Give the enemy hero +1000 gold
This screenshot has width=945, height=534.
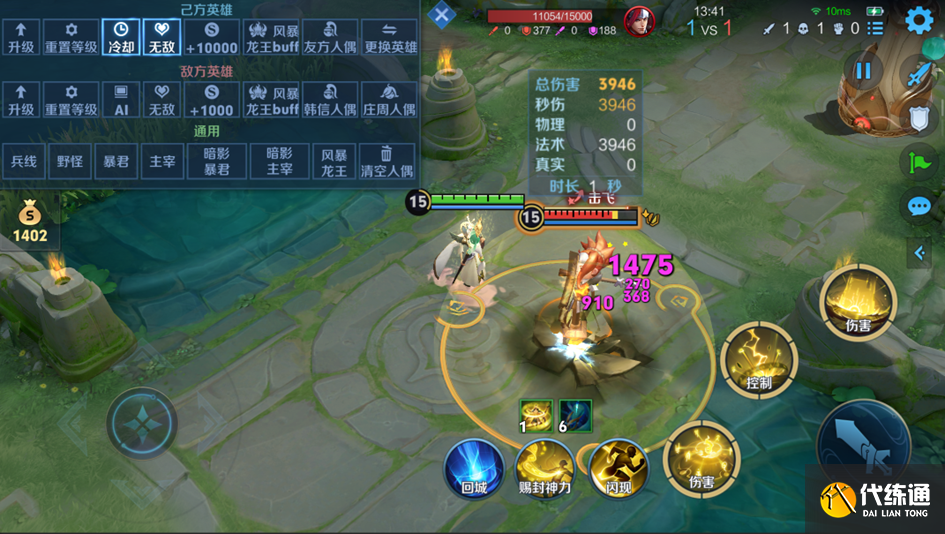pos(212,99)
